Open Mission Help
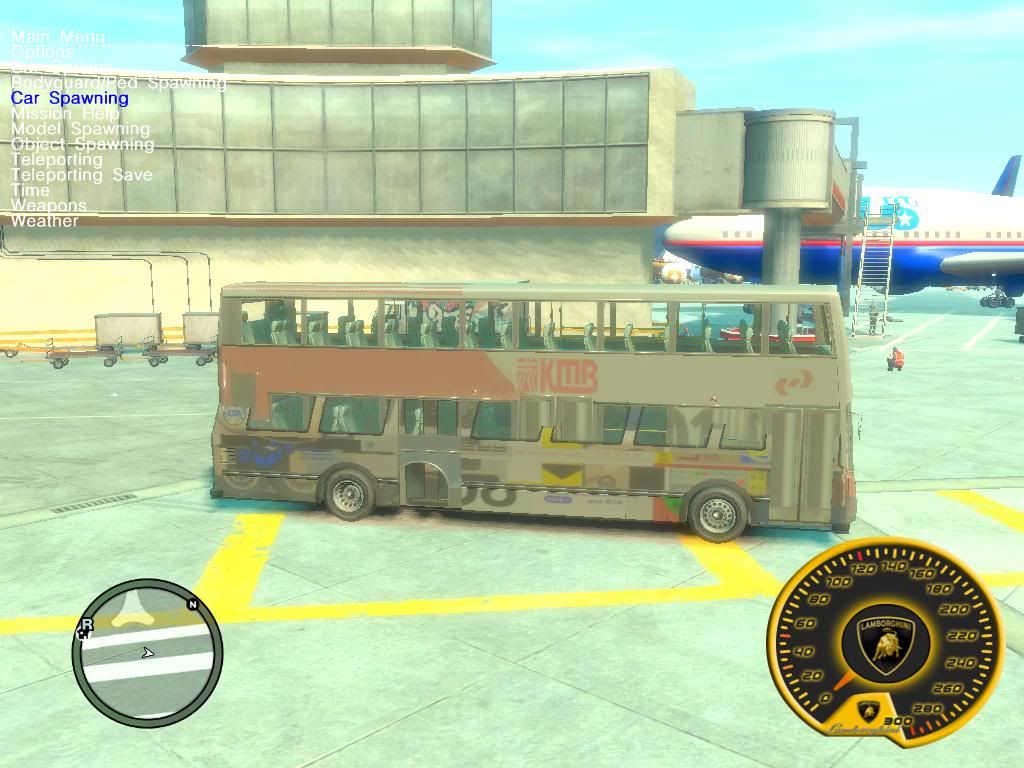This screenshot has width=1024, height=768. point(65,113)
